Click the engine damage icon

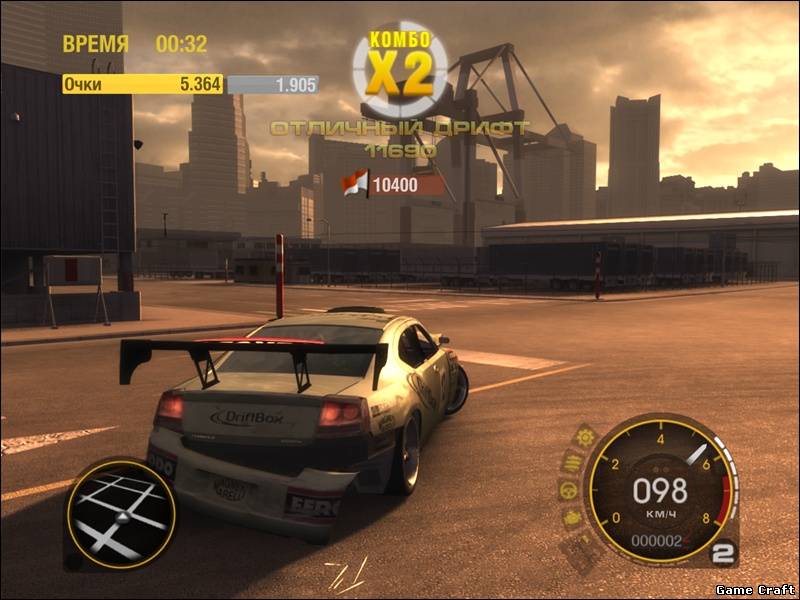click(x=572, y=518)
